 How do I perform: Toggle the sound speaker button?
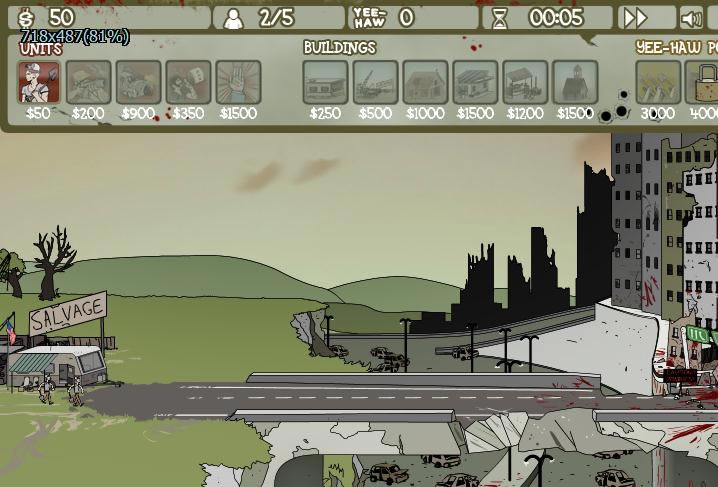click(690, 18)
